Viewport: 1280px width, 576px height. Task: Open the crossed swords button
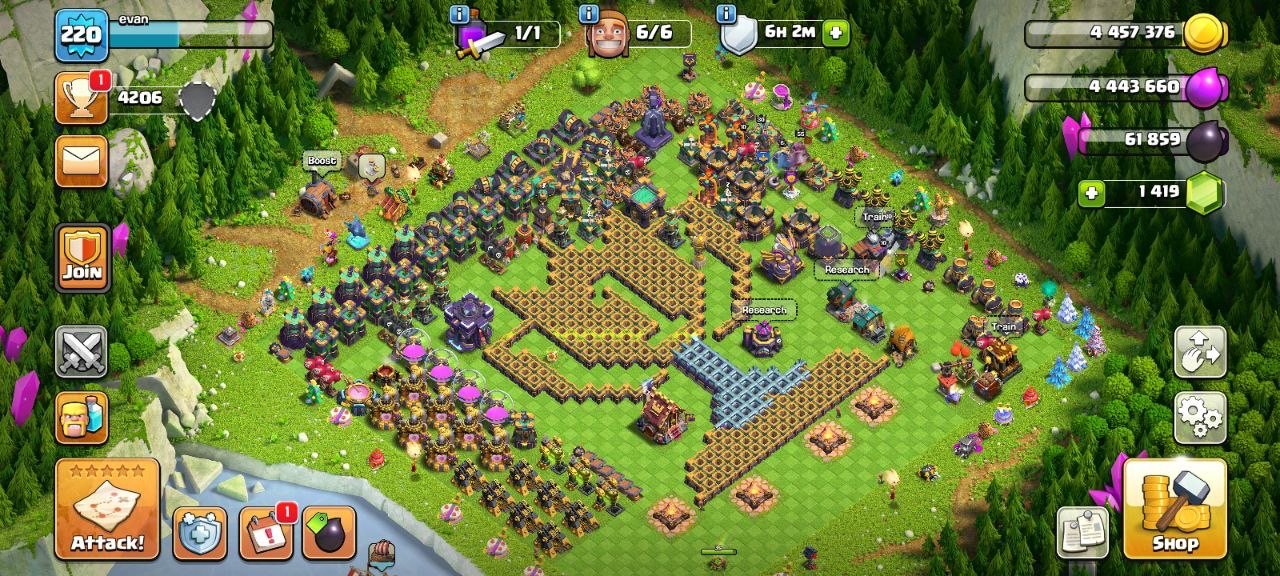(82, 352)
